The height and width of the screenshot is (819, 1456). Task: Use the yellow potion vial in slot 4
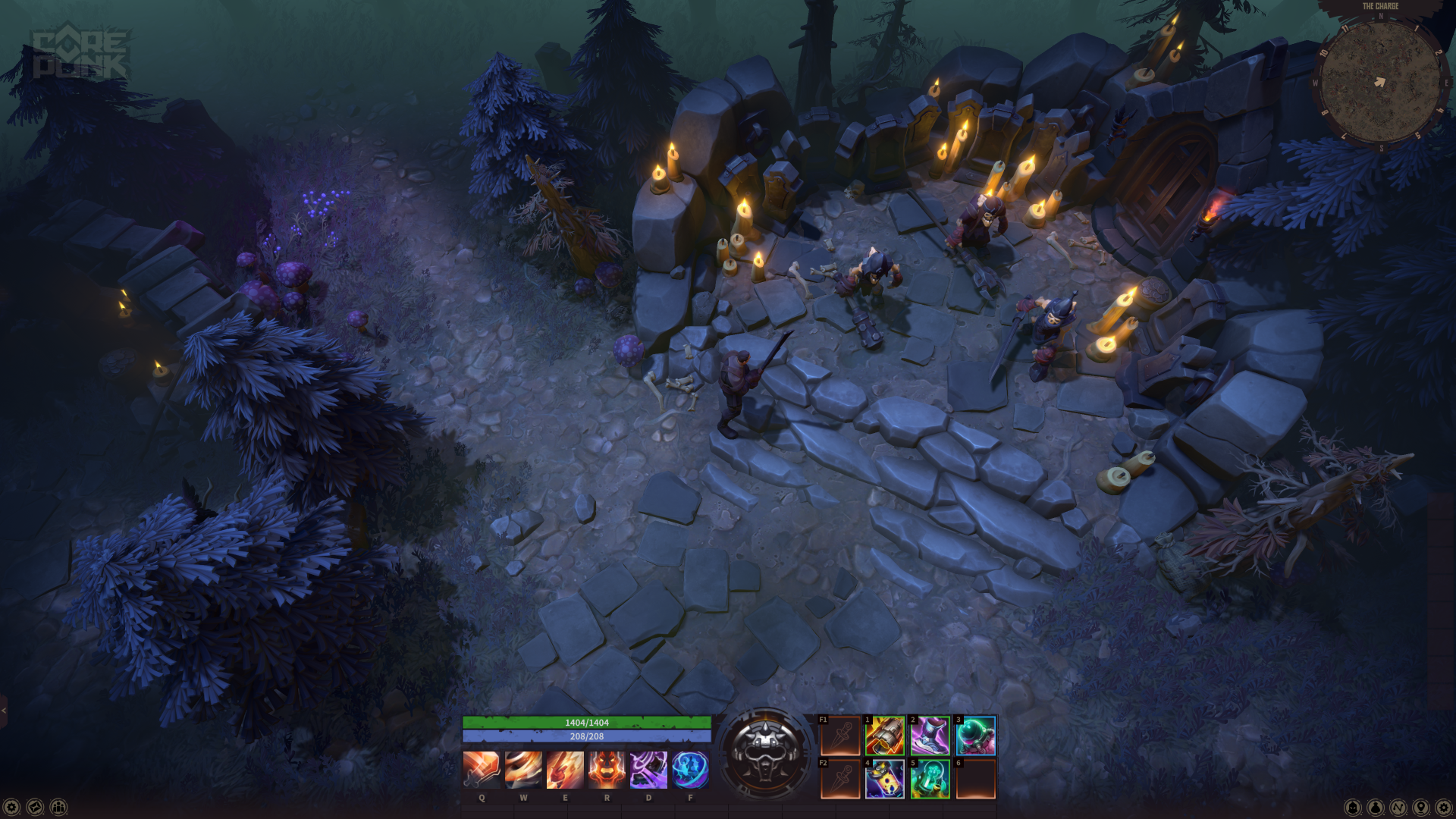click(885, 779)
